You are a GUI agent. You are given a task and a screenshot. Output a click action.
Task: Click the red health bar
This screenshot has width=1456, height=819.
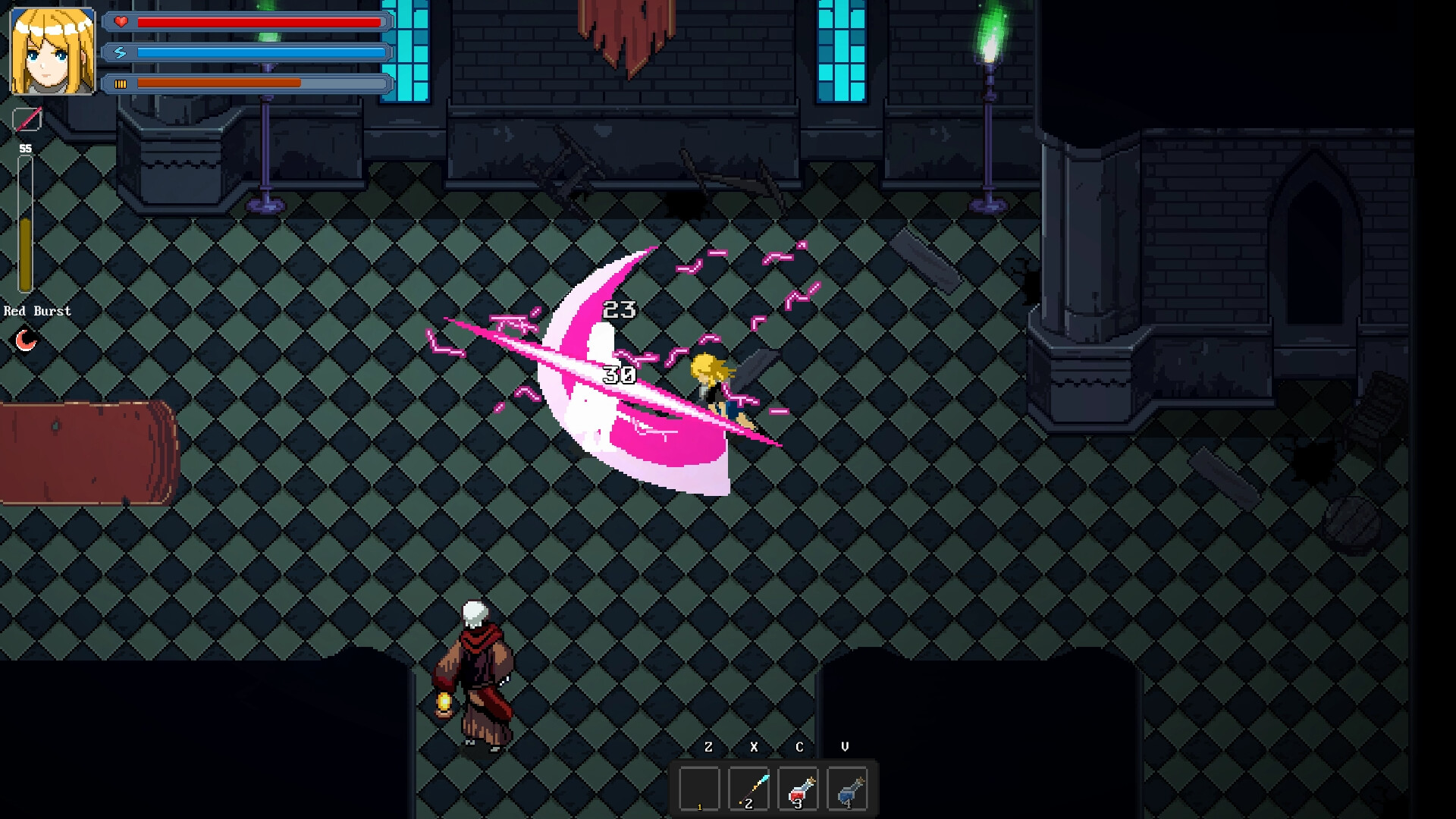pyautogui.click(x=258, y=22)
